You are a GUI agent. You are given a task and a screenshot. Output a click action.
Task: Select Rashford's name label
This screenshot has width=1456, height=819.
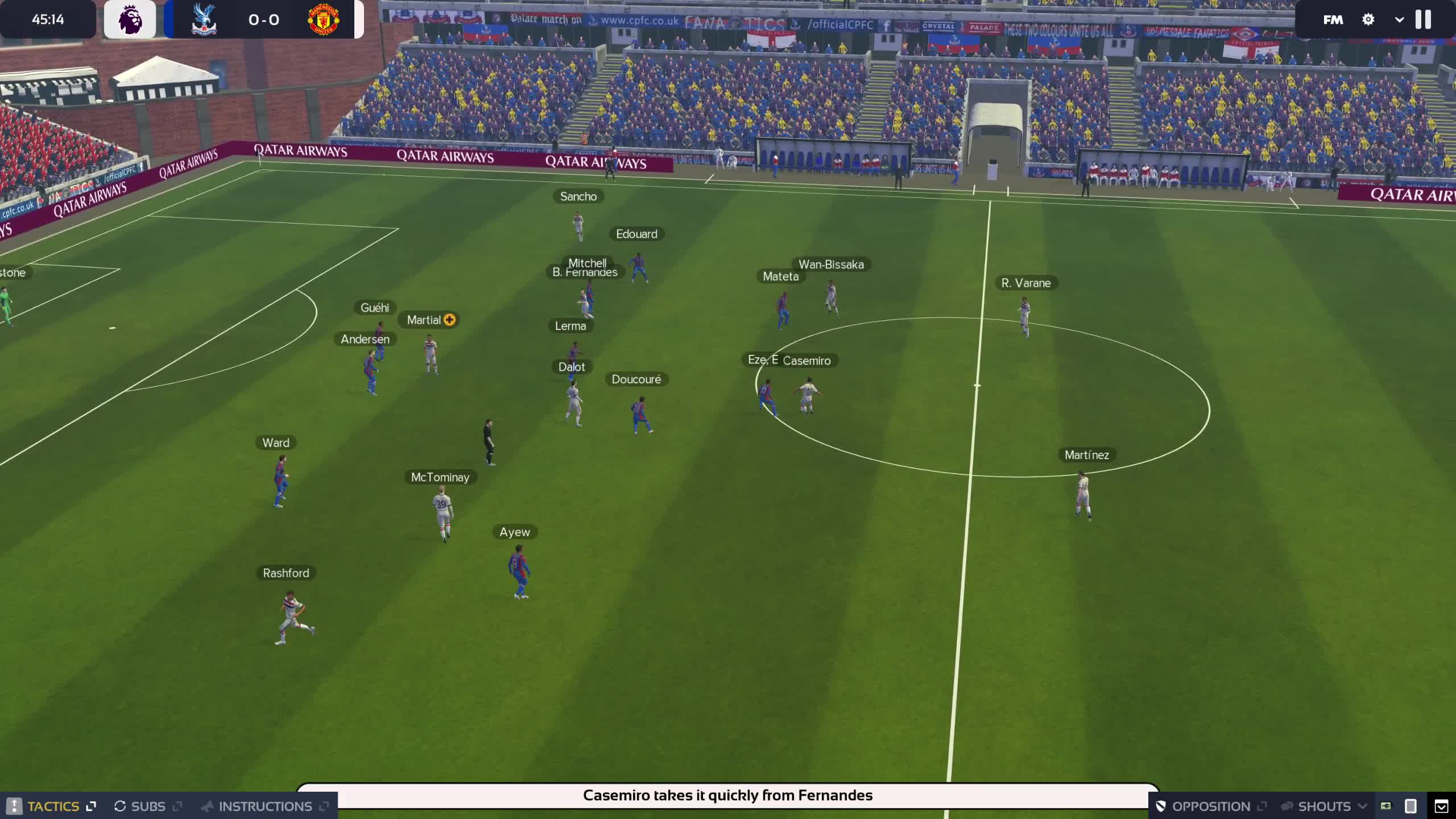tap(286, 573)
